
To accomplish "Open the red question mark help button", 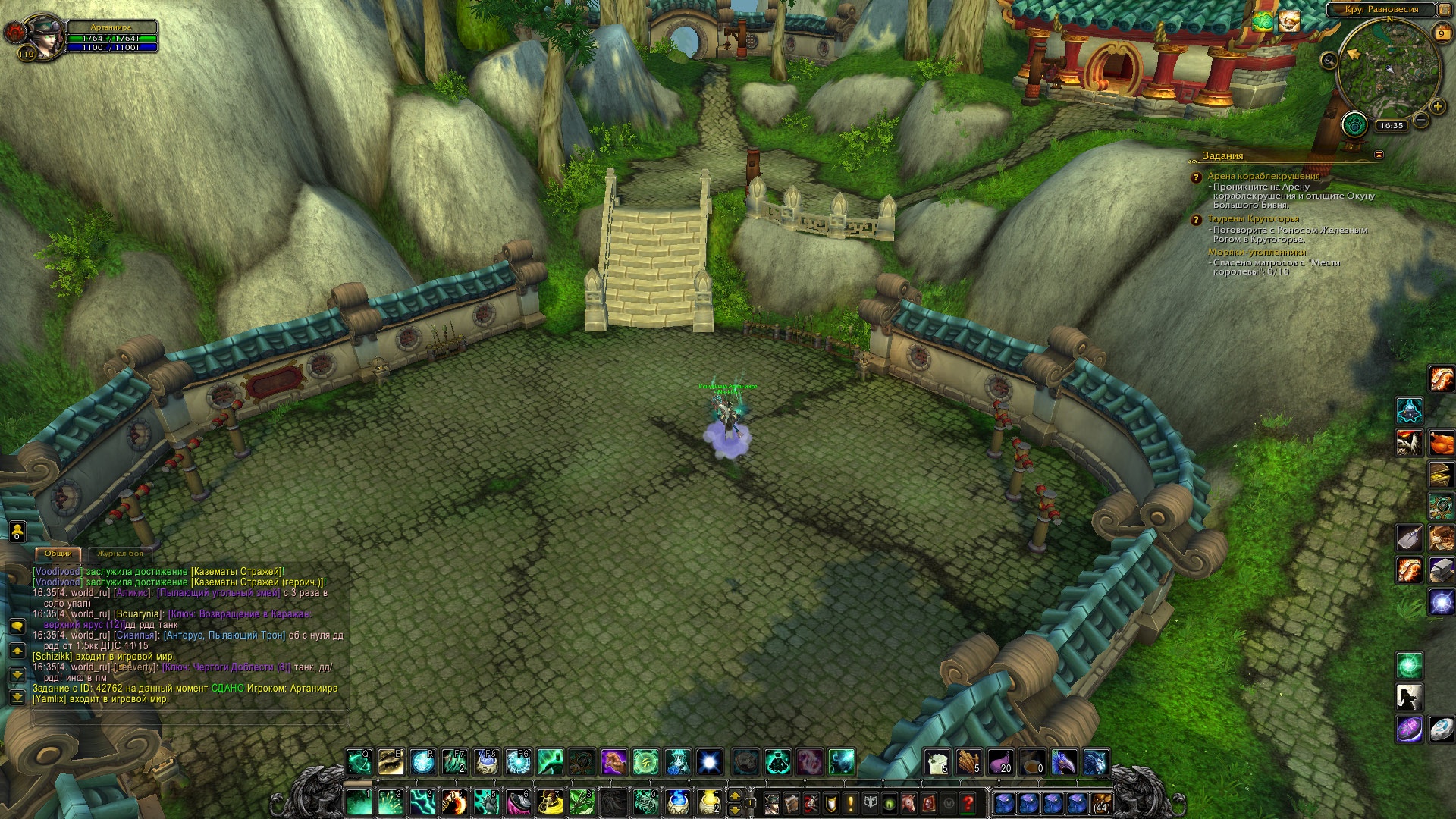I will point(968,802).
